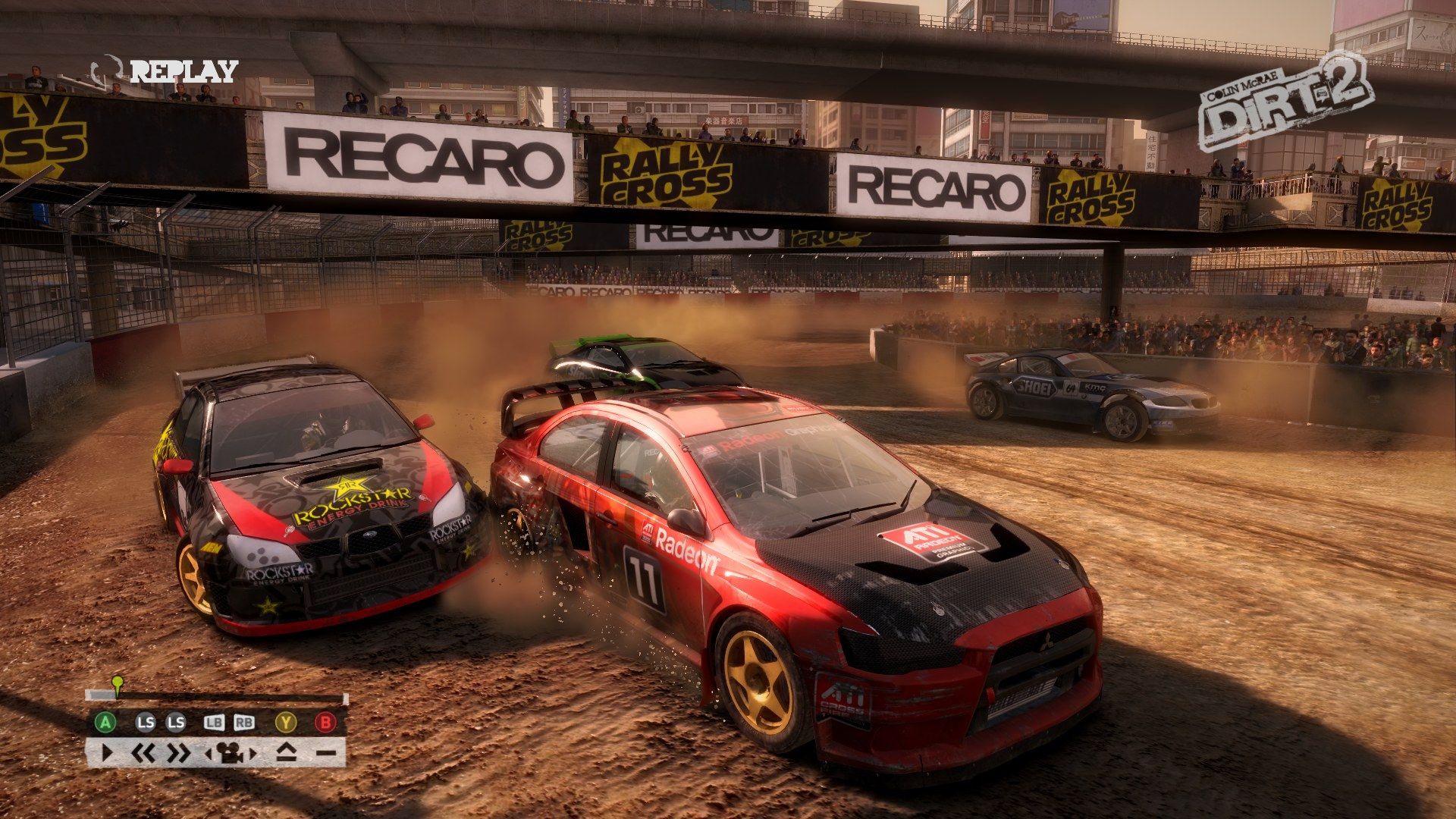Fast-forward the replay with the double-right arrows

pos(177,753)
